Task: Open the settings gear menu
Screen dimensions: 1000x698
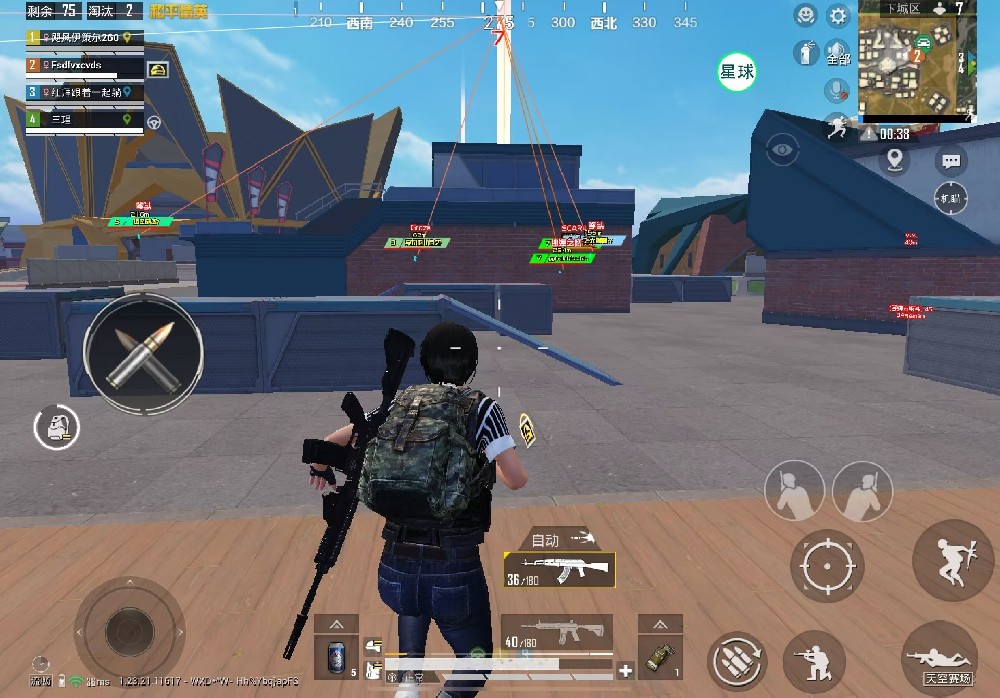Action: (x=837, y=16)
